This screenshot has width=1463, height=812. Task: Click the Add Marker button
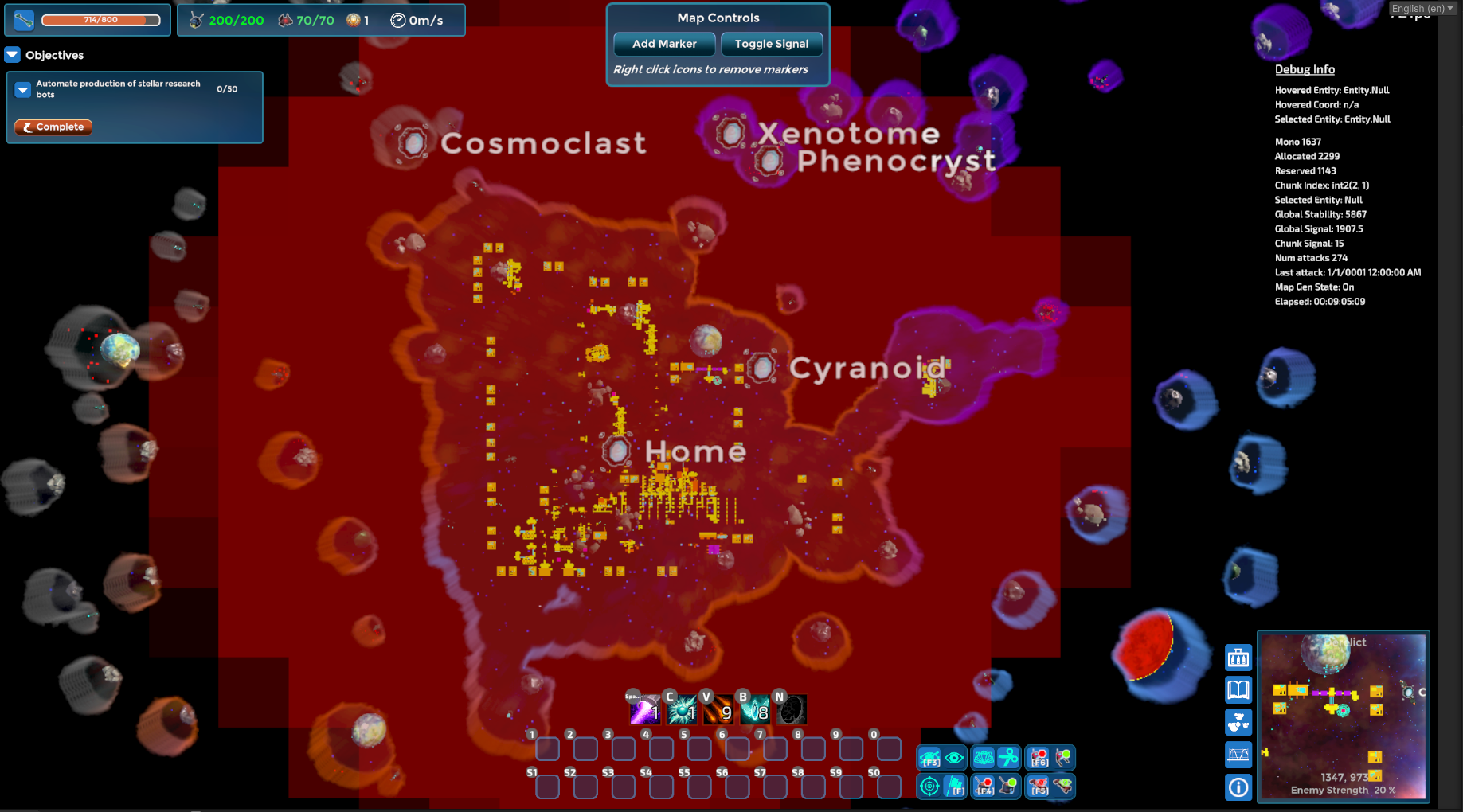(663, 44)
